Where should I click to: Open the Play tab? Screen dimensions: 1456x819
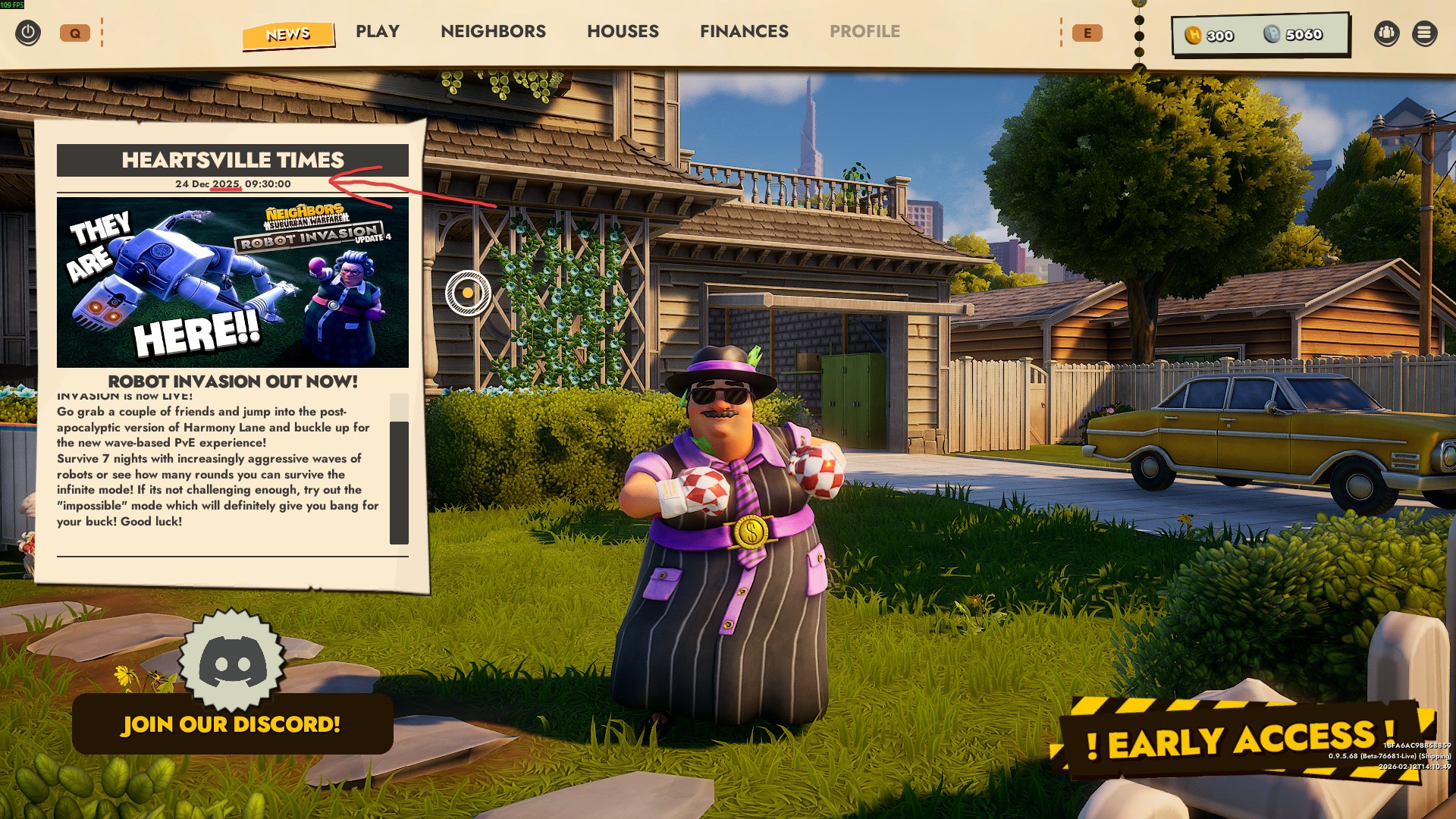point(378,32)
